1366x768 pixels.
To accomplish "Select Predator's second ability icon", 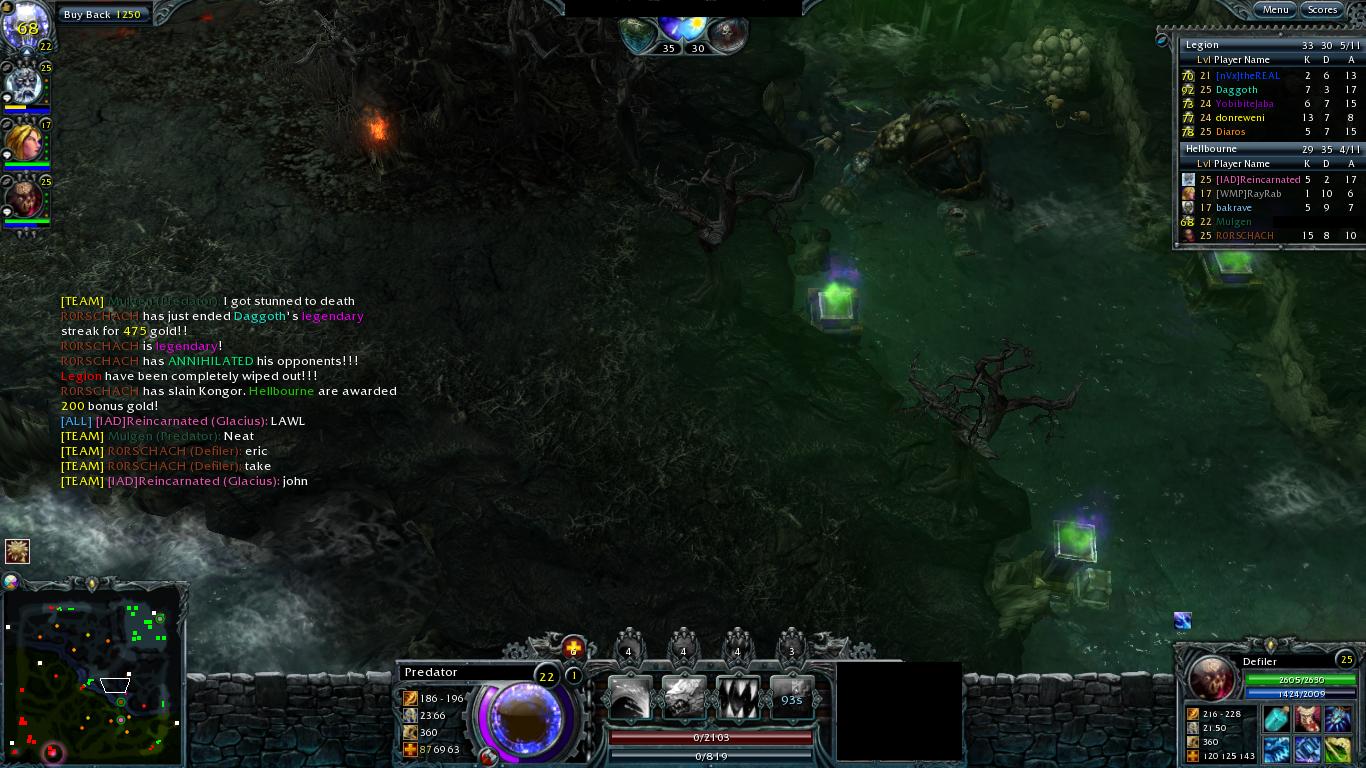I will pos(684,695).
